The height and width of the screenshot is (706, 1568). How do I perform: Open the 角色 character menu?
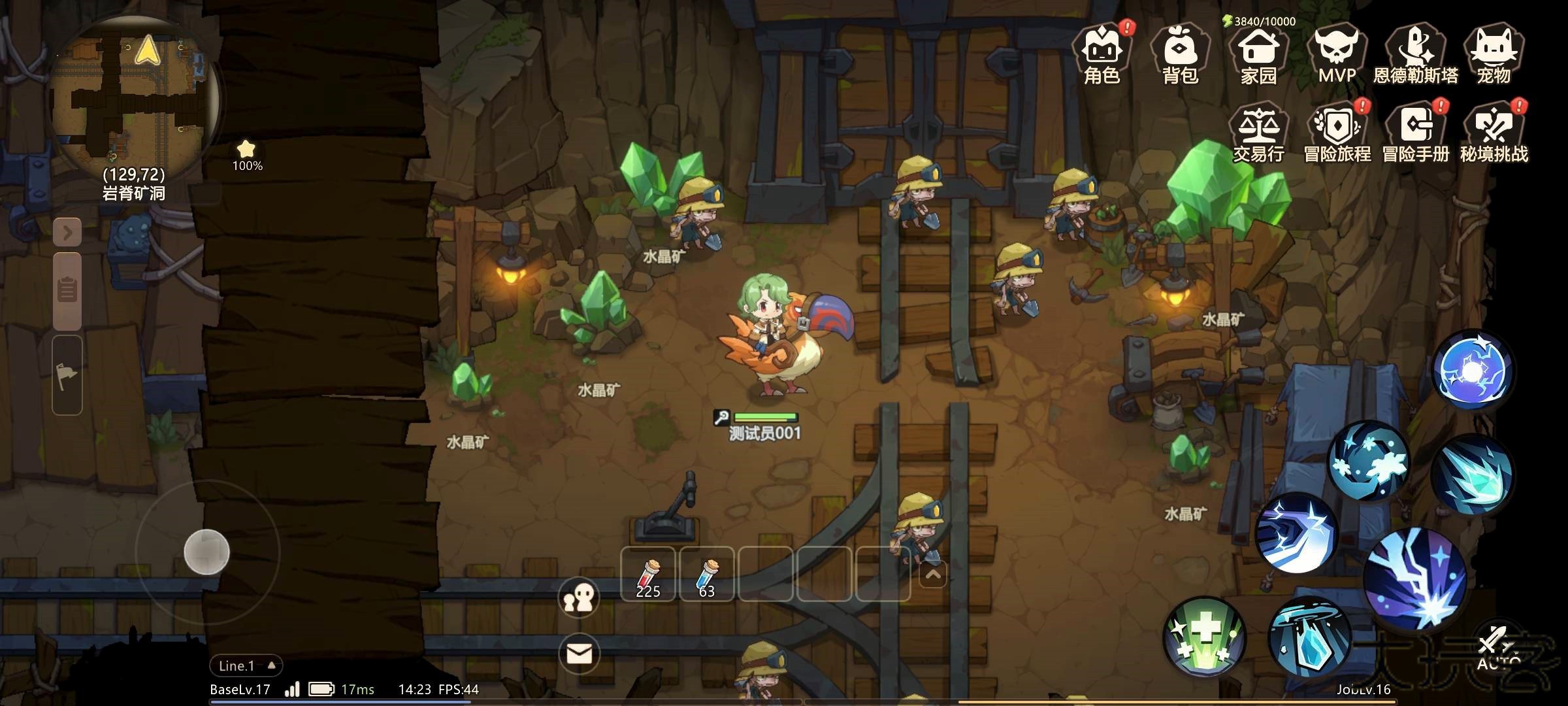coord(1102,54)
